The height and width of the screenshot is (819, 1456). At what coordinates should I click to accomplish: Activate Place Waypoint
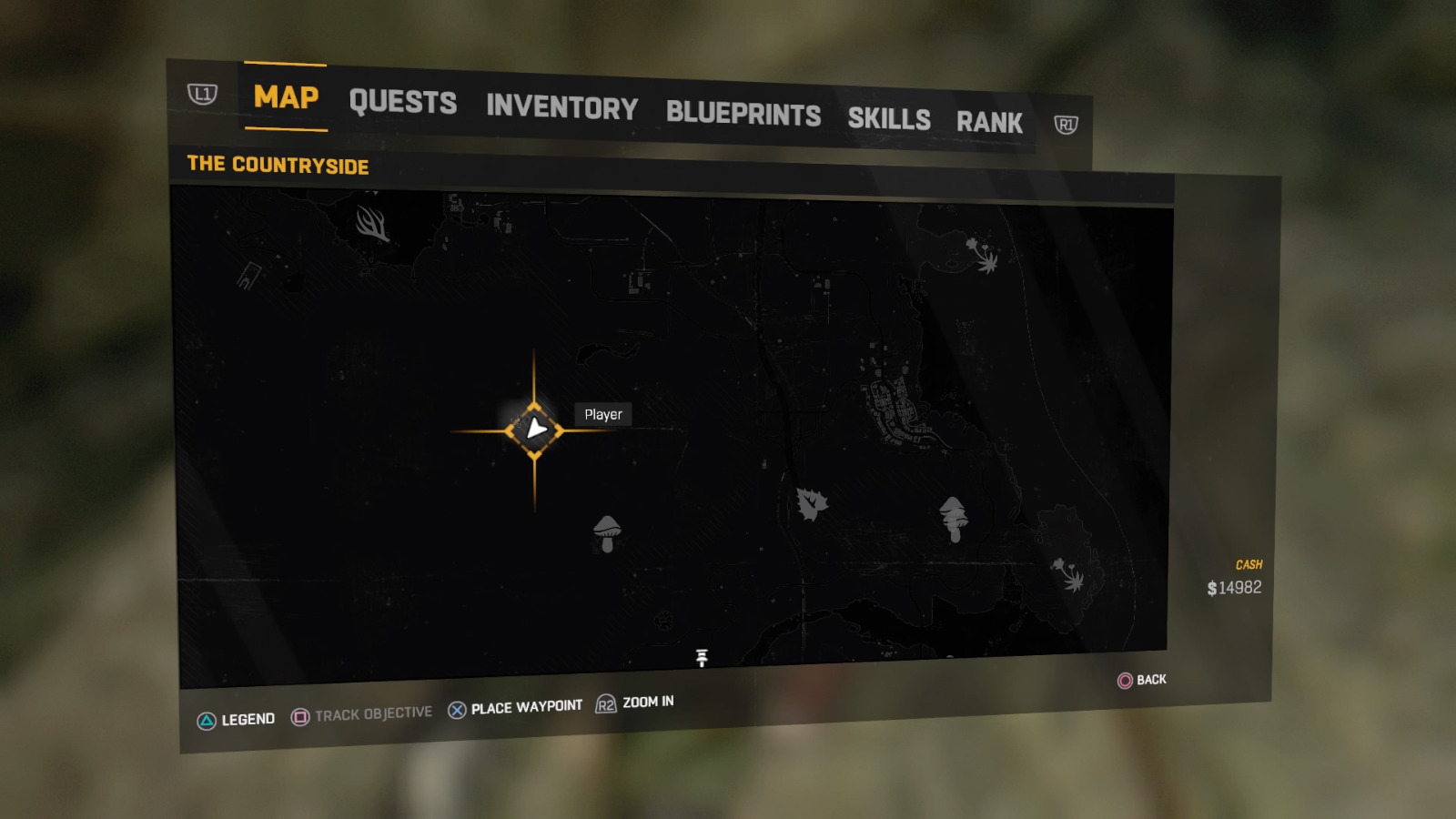[514, 706]
